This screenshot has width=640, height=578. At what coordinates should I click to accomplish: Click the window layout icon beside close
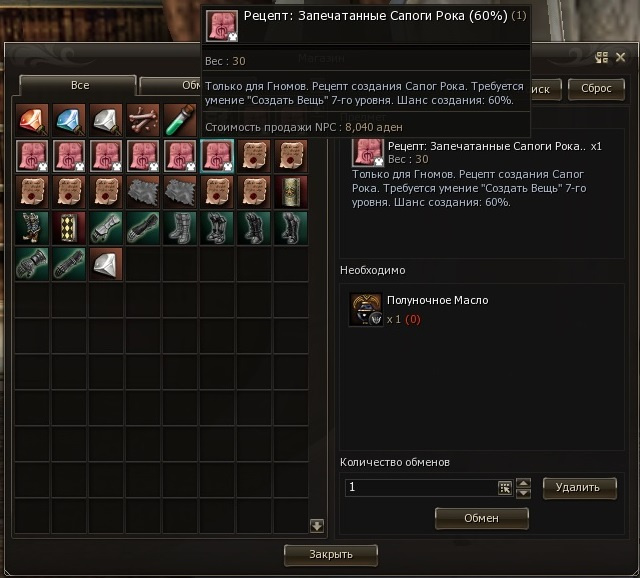click(x=602, y=58)
